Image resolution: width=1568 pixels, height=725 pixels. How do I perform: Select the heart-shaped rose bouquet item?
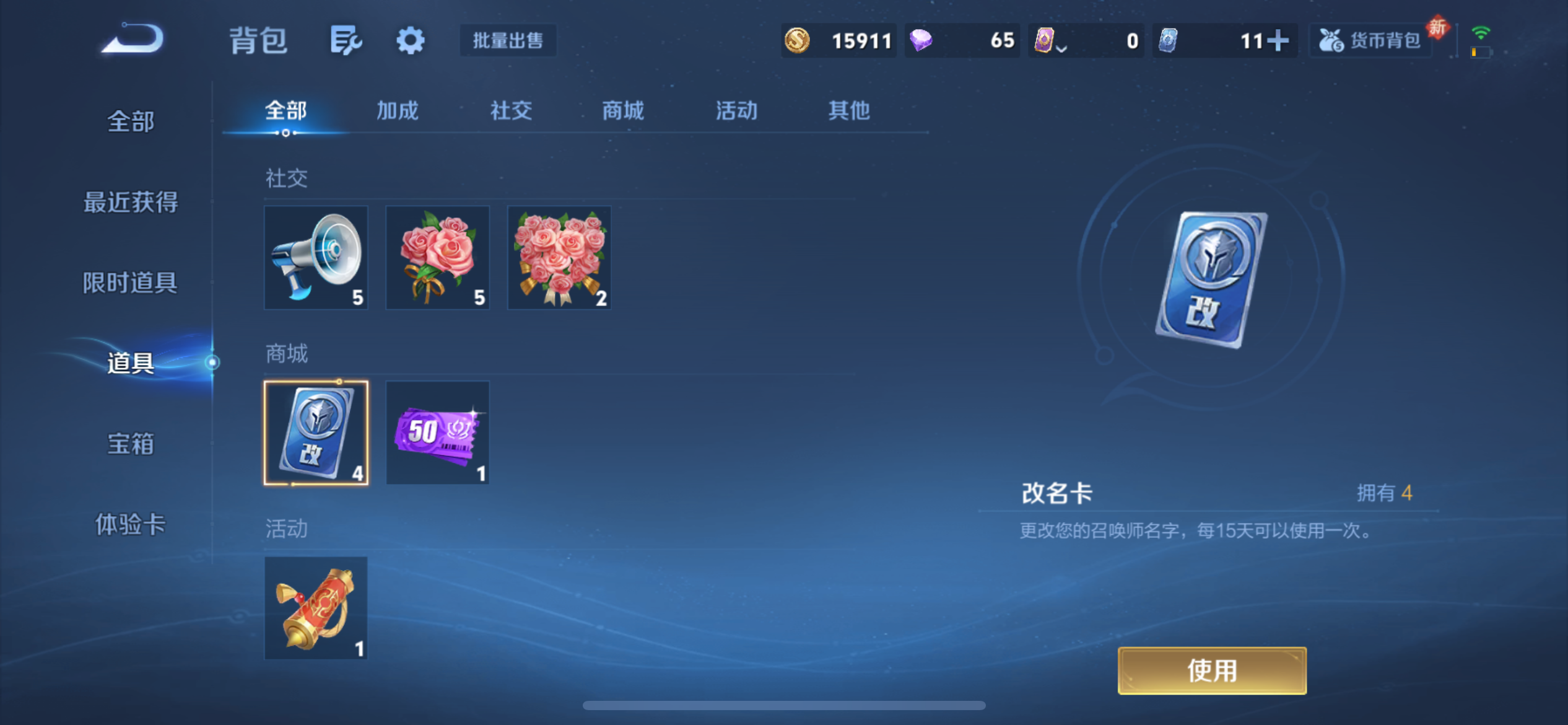(559, 258)
